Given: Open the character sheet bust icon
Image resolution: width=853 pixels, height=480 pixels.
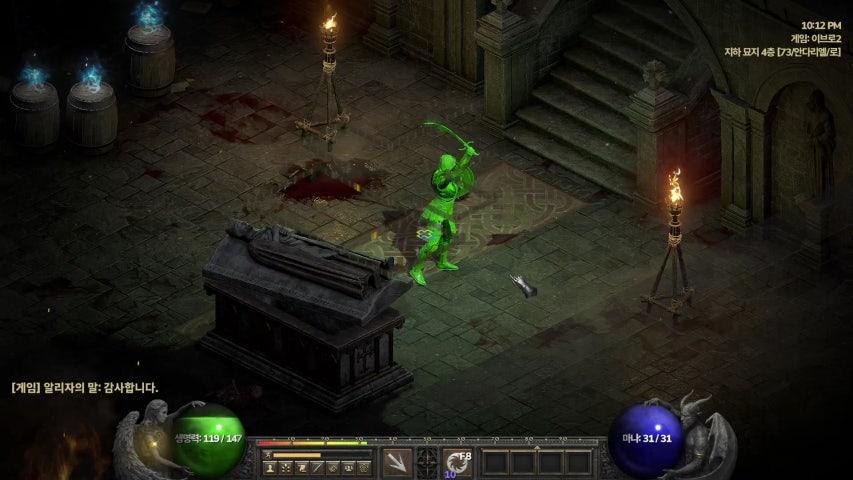Looking at the screenshot, I should tap(271, 467).
